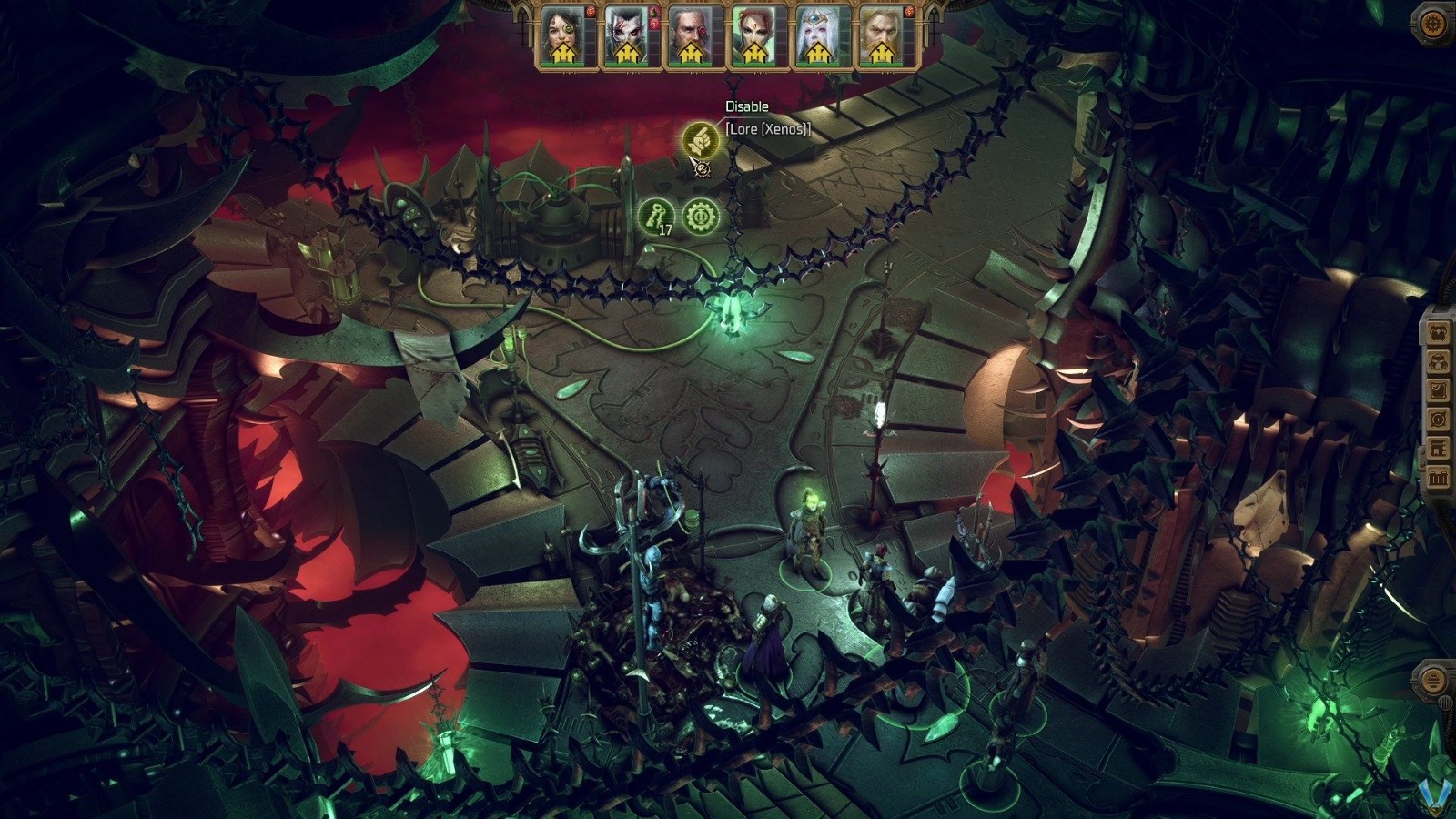Expand the buff icons on the second portrait
1456x819 pixels.
652,18
